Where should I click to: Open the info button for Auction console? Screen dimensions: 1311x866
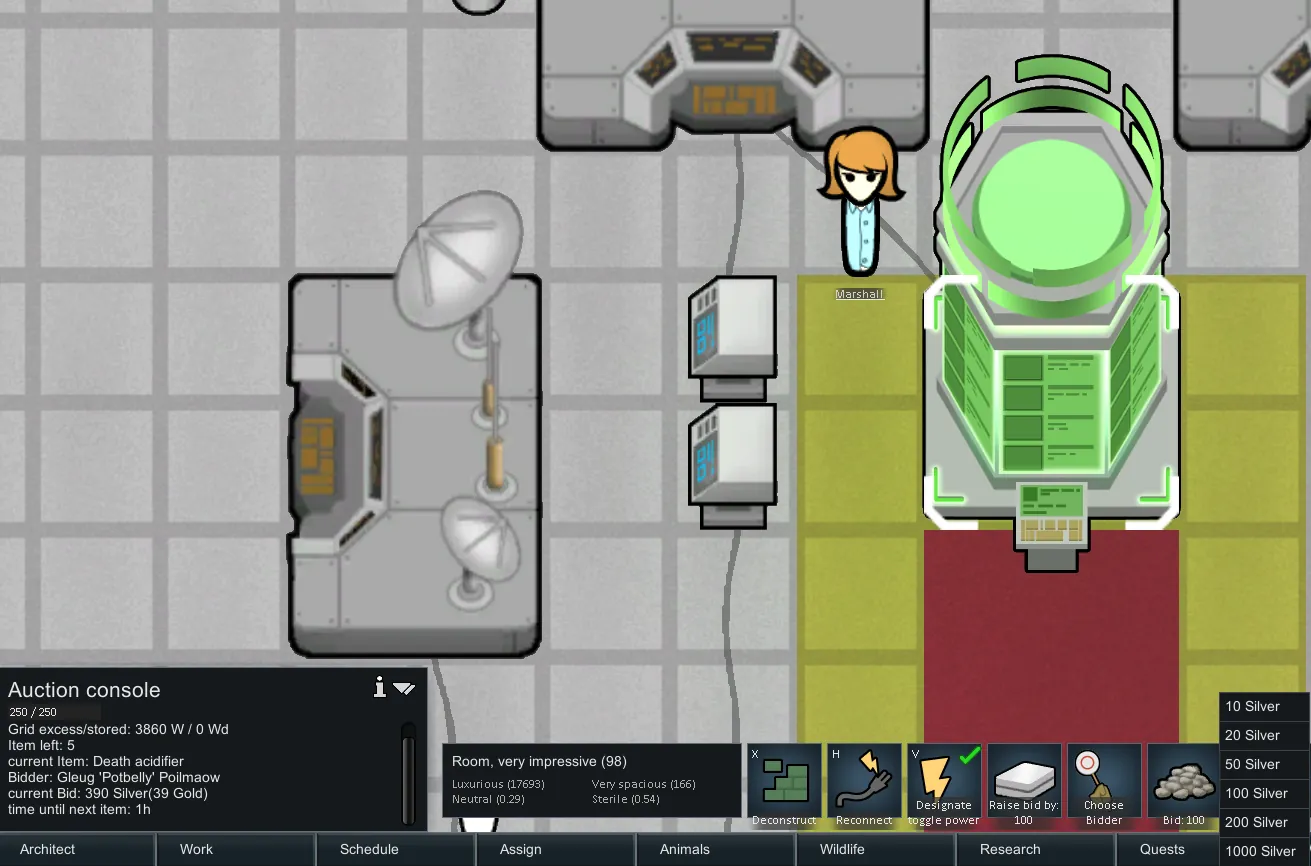(x=380, y=687)
